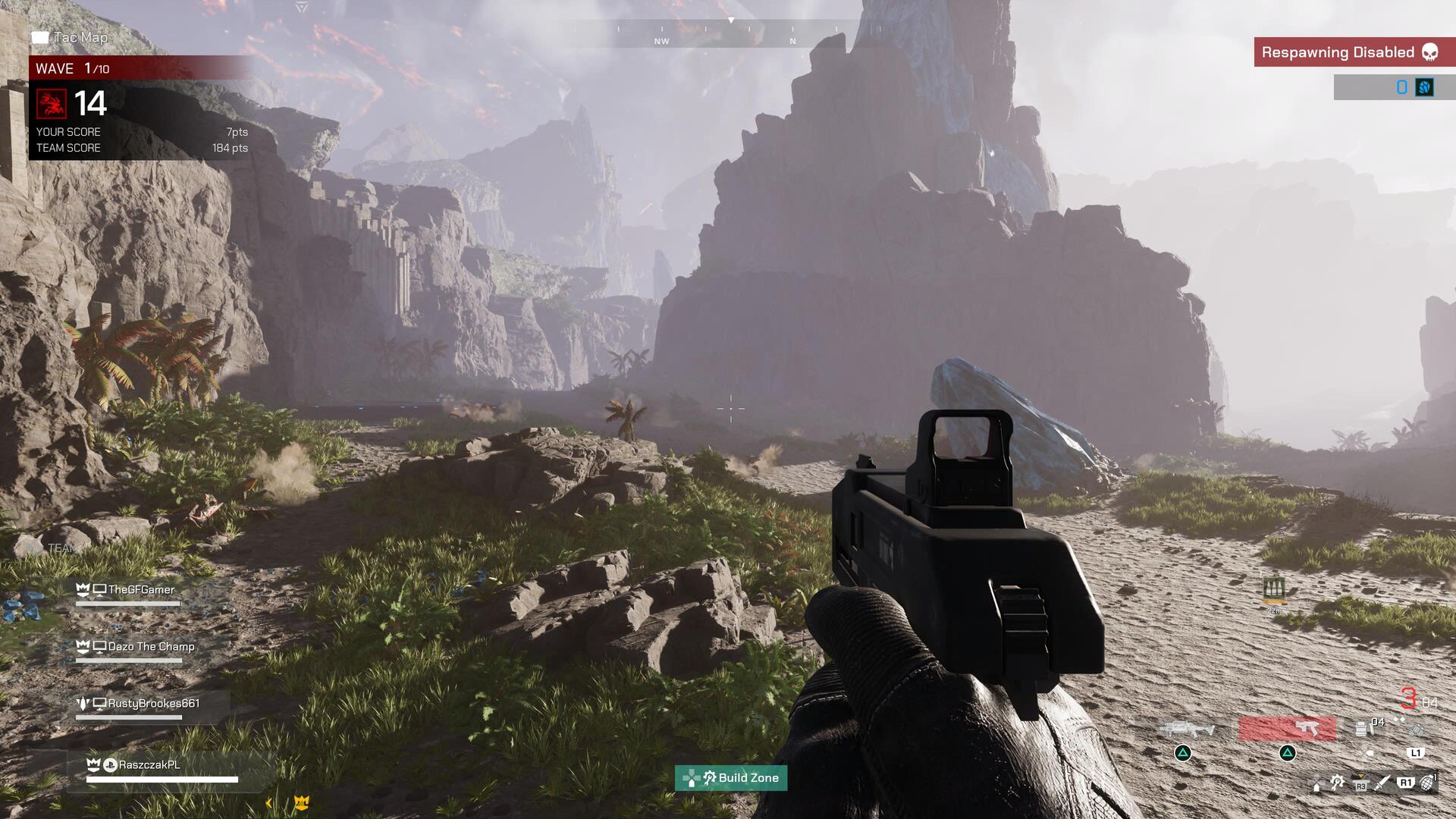Select RaszczakPL player entry
Screen dimensions: 1456x819
coord(149,764)
